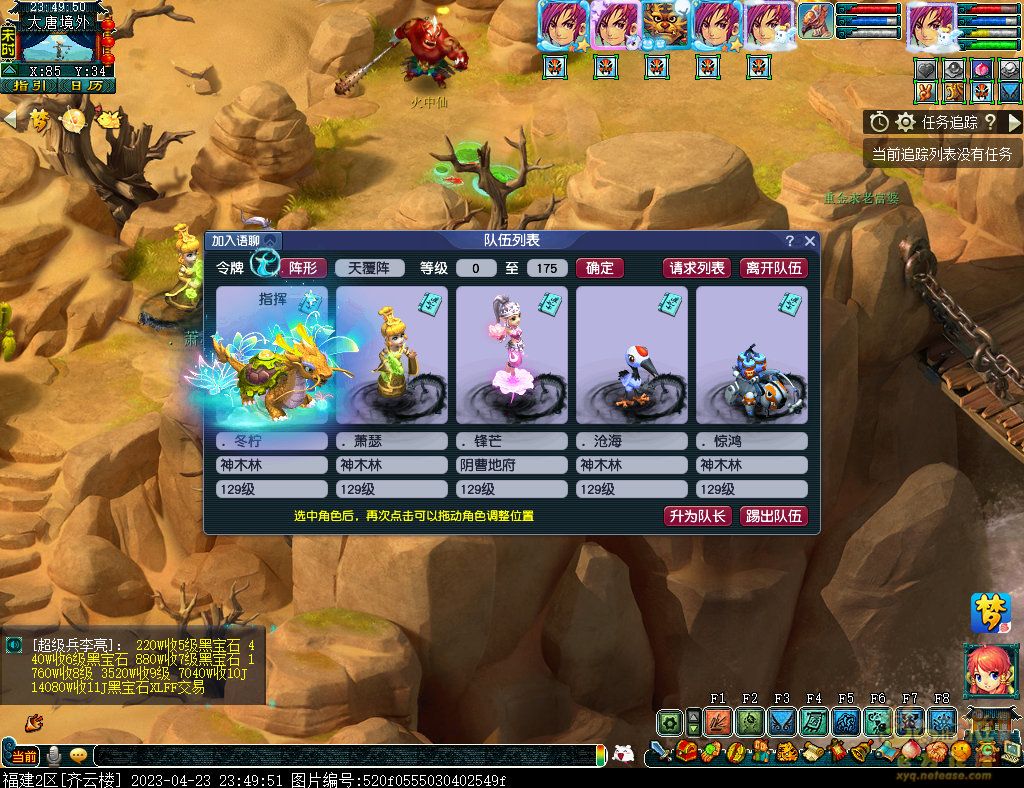This screenshot has height=788, width=1024.
Task: Confirm the level range with 确定
Action: (600, 268)
